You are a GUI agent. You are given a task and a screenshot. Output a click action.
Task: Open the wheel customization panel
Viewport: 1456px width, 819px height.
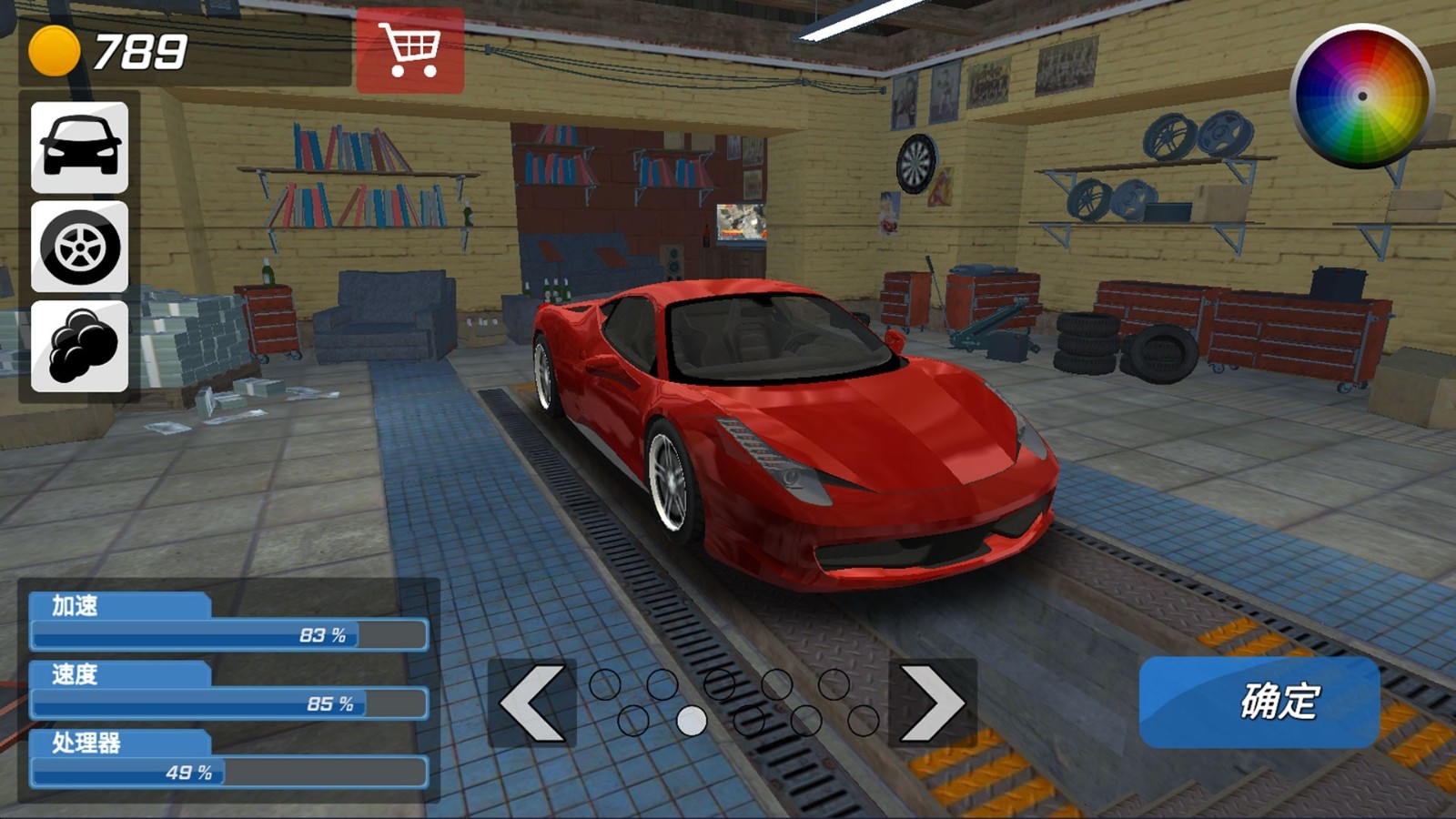point(77,248)
